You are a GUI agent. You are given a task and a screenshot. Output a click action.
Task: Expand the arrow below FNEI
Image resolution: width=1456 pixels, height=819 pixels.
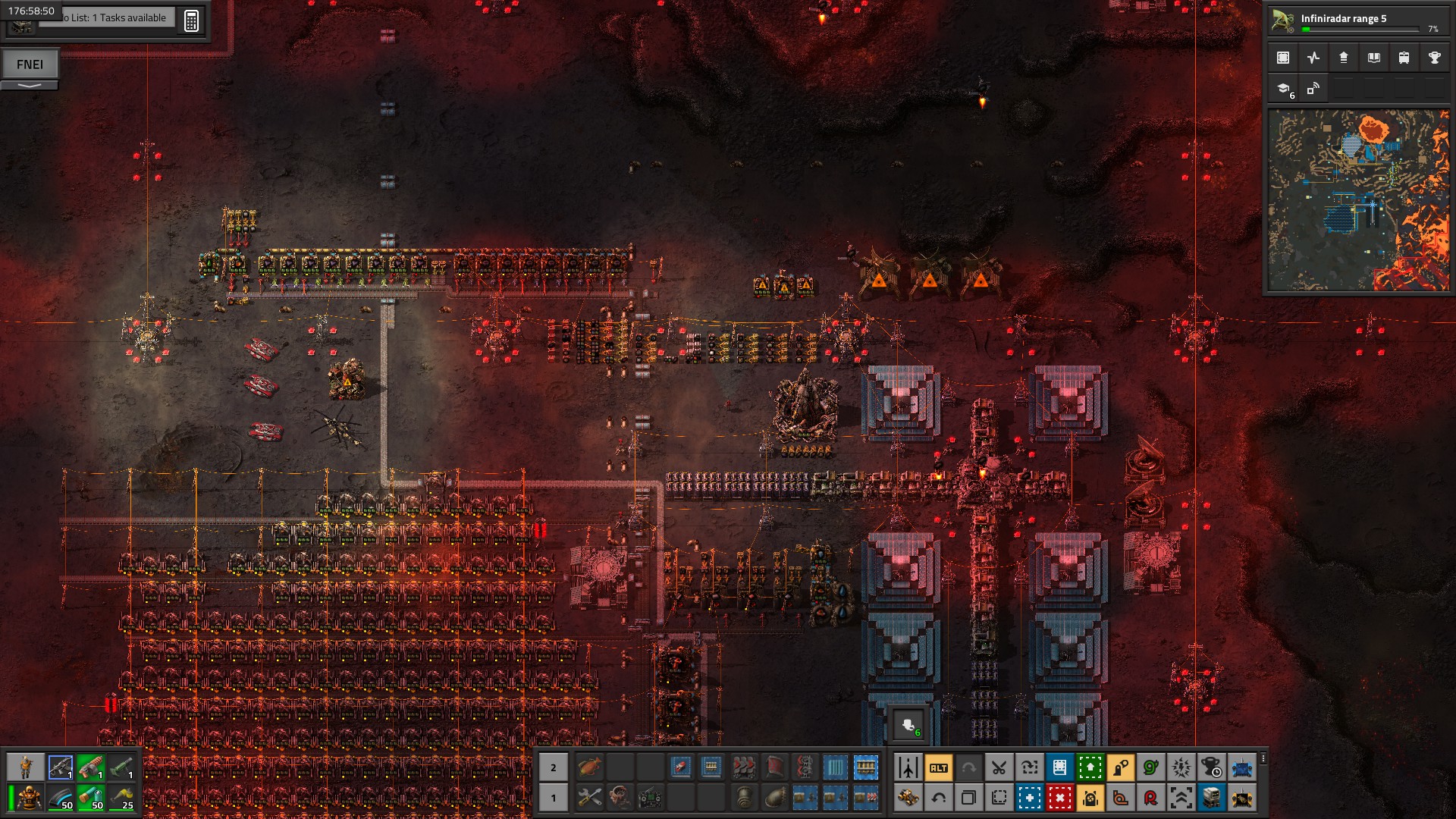pos(30,86)
